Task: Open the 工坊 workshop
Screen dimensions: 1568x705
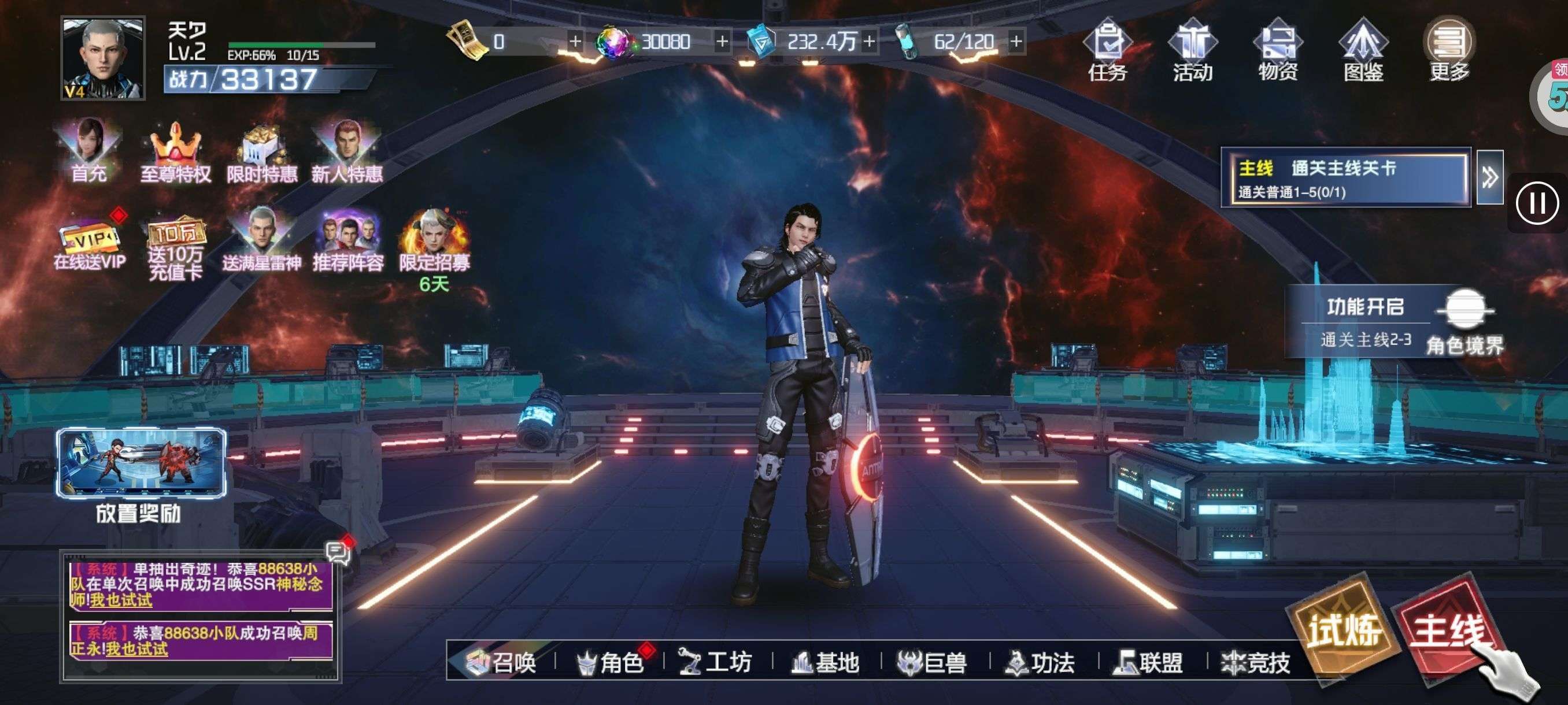Action: pyautogui.click(x=716, y=662)
